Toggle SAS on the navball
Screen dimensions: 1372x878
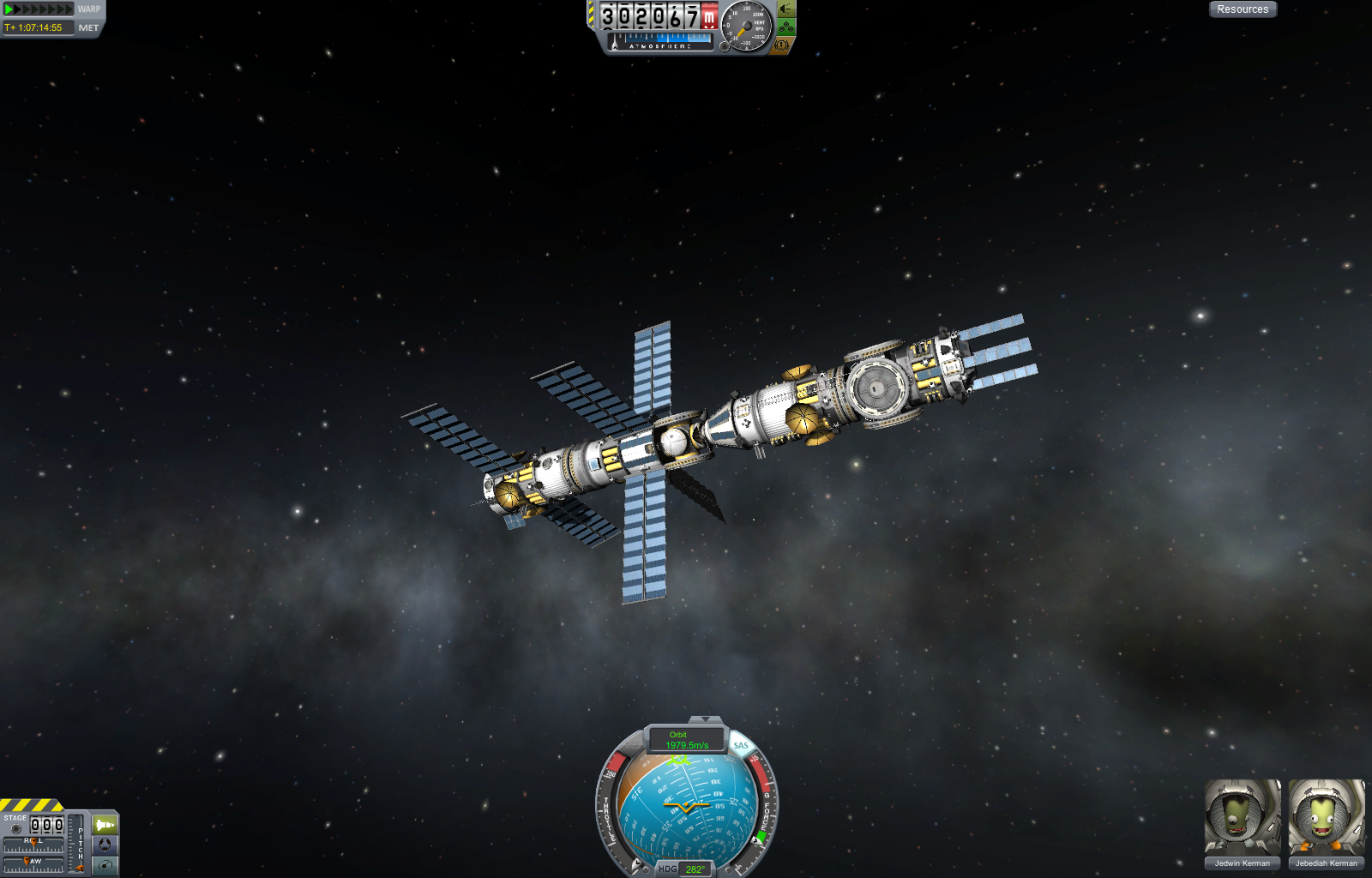coord(741,745)
